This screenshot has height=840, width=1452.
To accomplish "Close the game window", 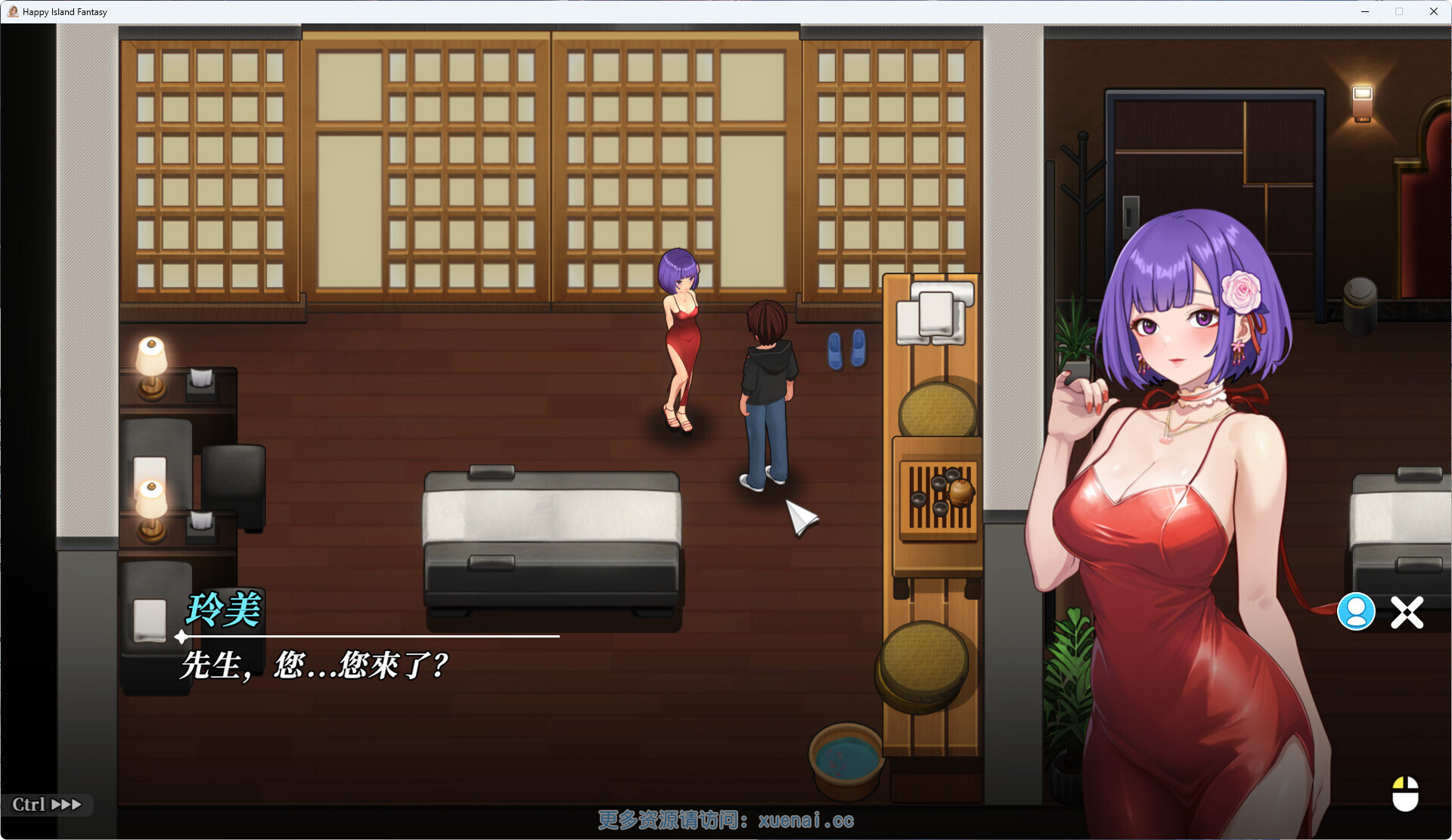I will 1433,11.
